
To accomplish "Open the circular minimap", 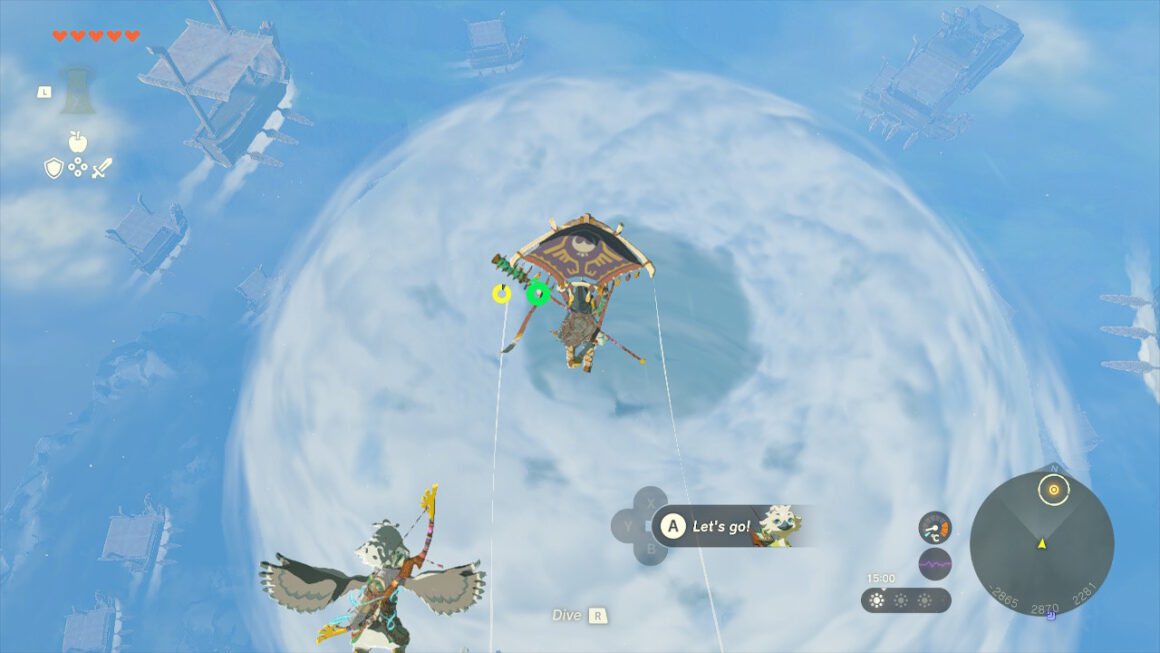I will point(1041,544).
